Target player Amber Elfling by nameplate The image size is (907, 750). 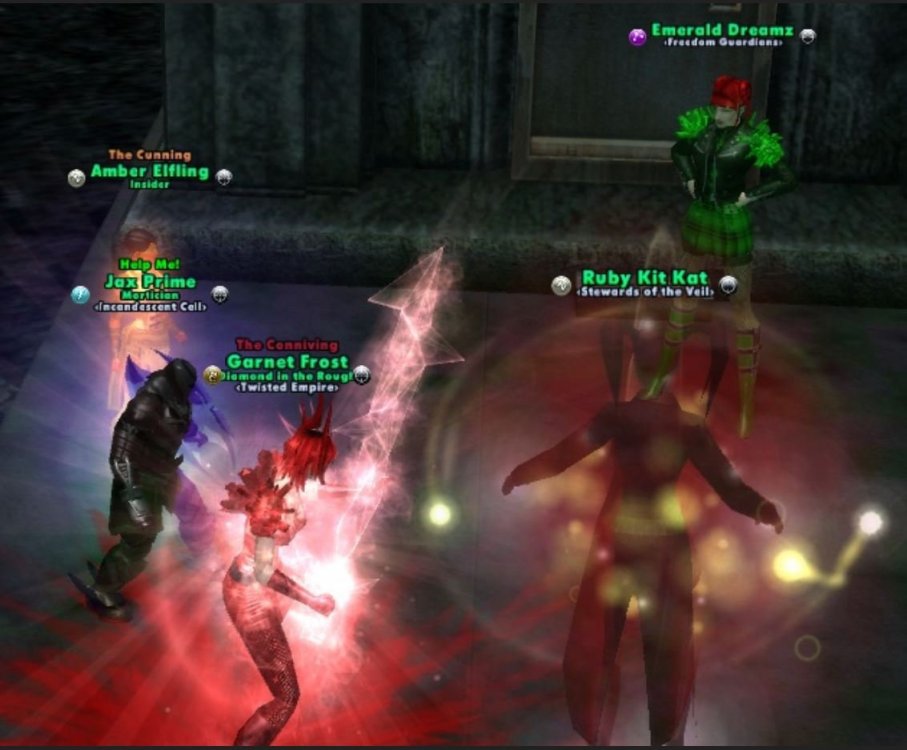point(150,171)
